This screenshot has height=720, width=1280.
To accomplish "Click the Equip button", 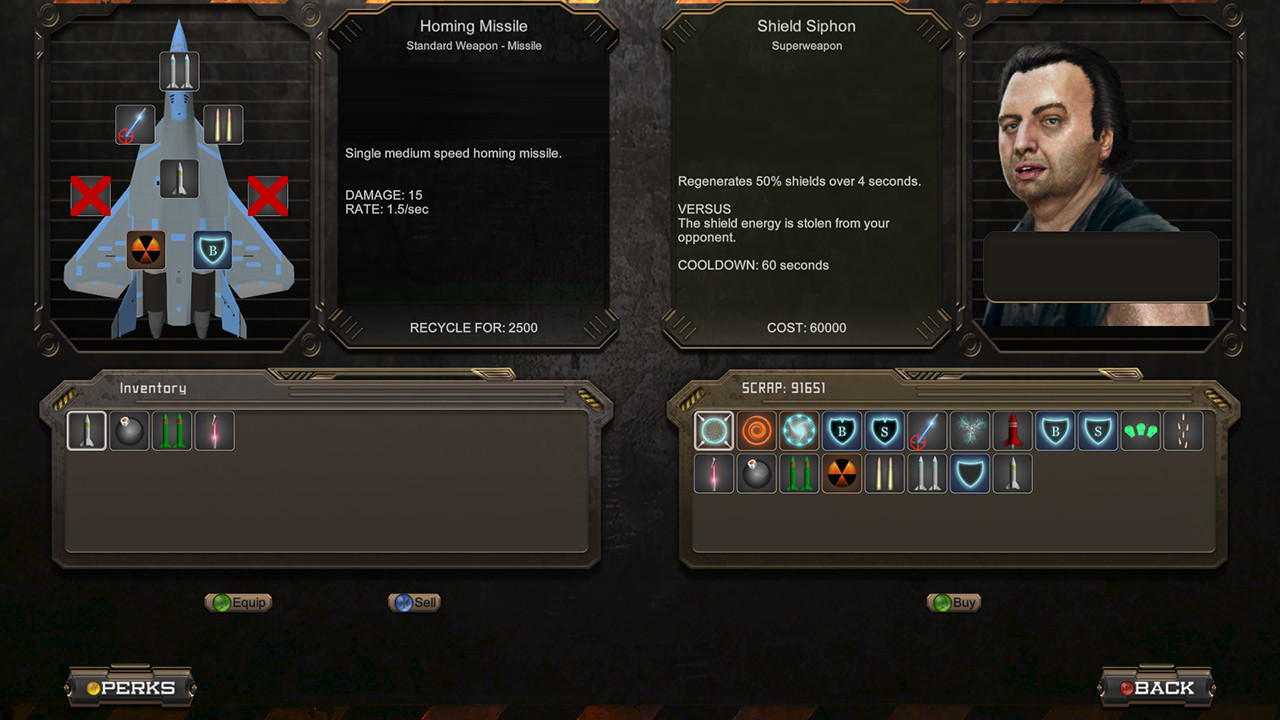I will point(238,602).
